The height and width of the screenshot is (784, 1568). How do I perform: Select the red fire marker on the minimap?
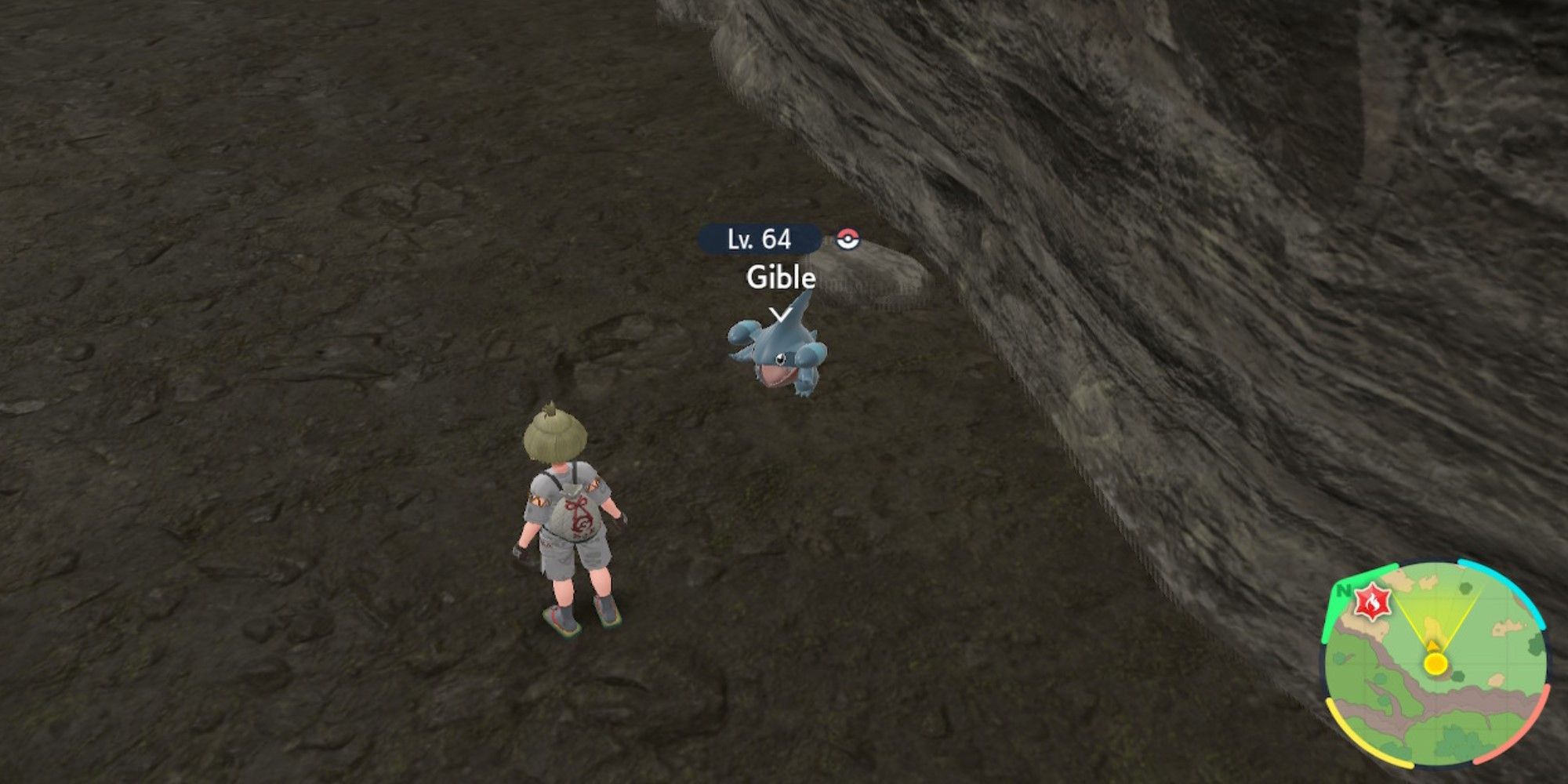pos(1372,604)
